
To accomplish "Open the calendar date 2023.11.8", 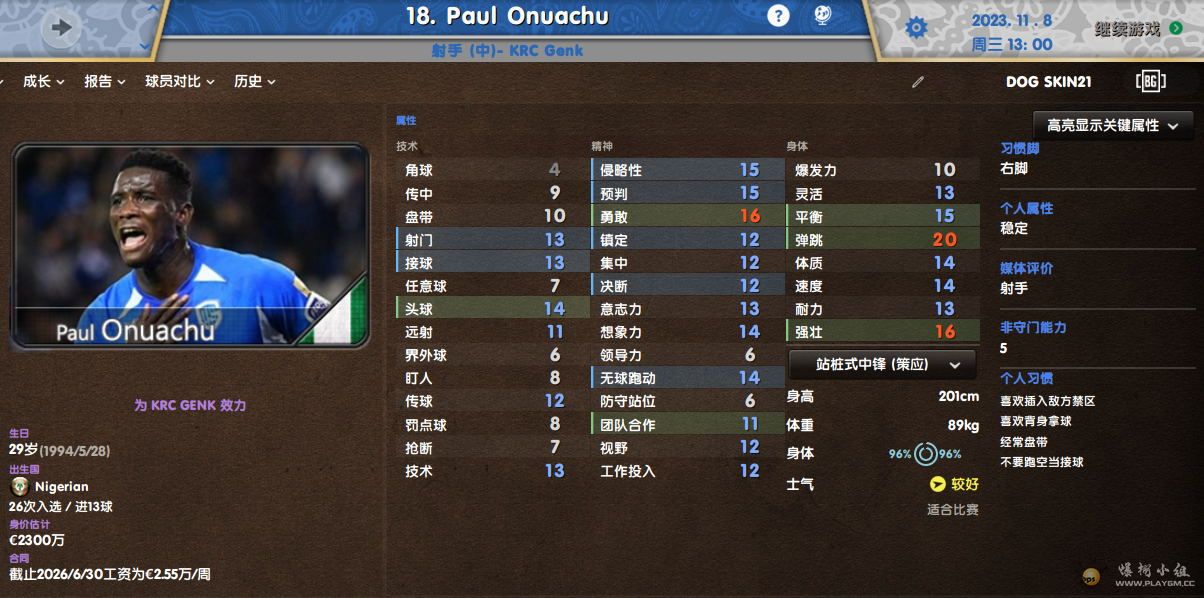I will 1011,20.
